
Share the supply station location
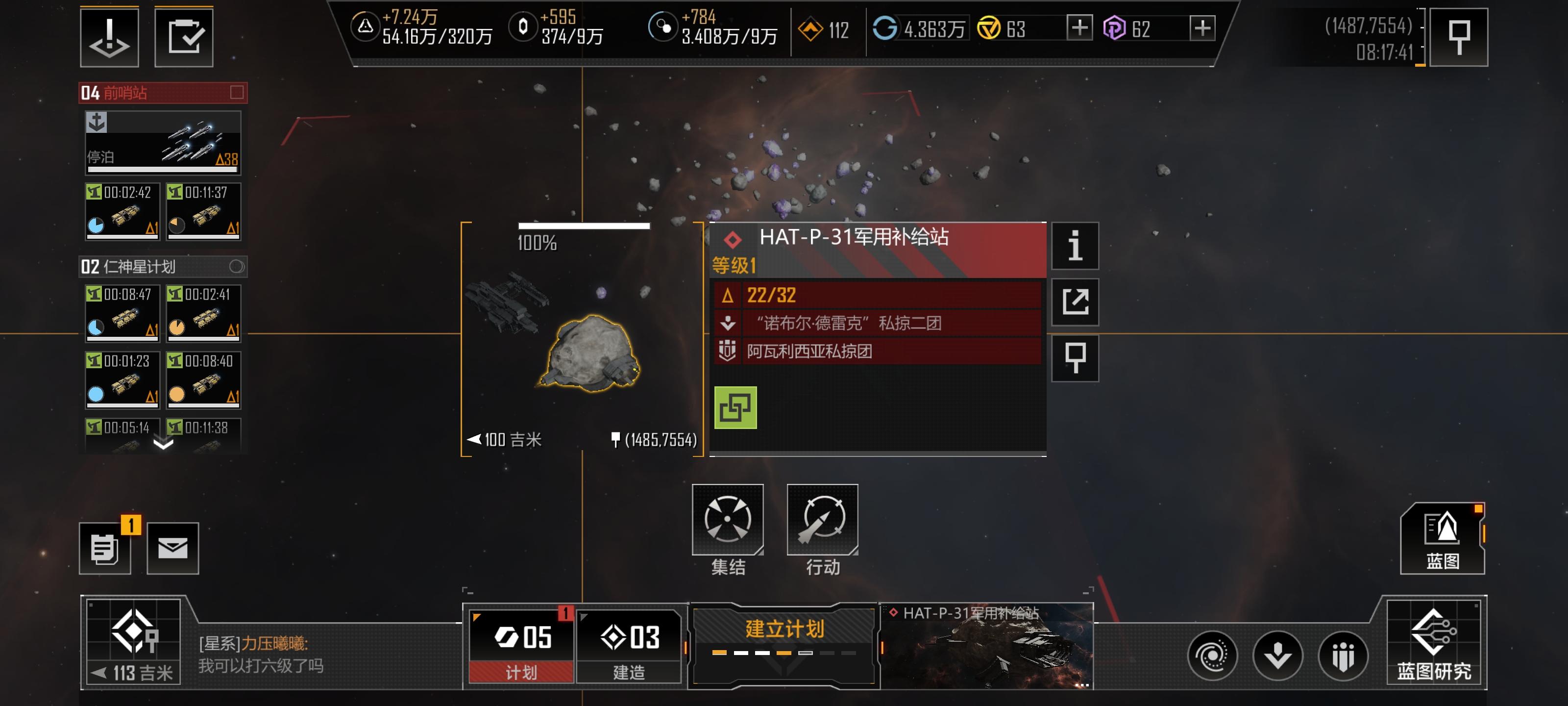[1075, 302]
